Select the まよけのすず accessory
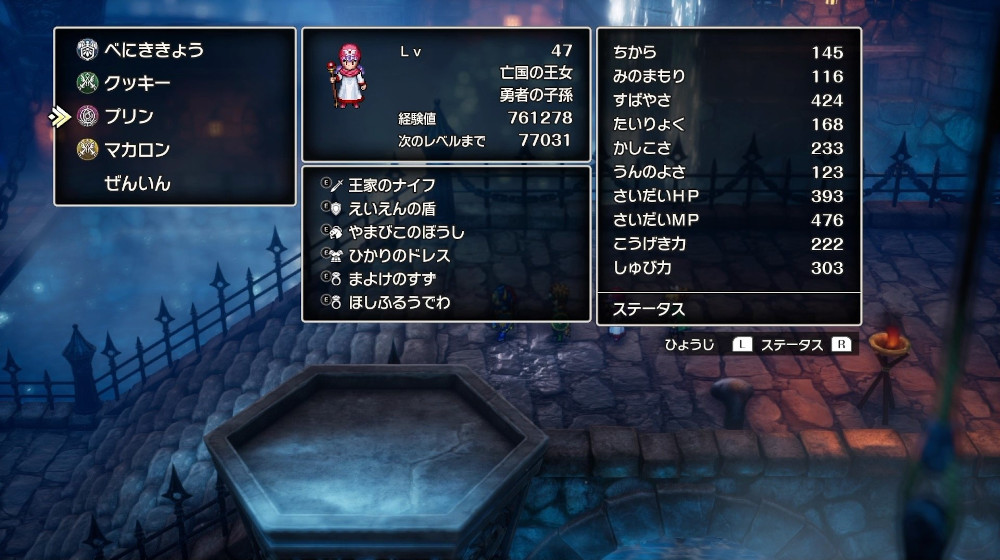The image size is (1000, 560). pyautogui.click(x=392, y=278)
